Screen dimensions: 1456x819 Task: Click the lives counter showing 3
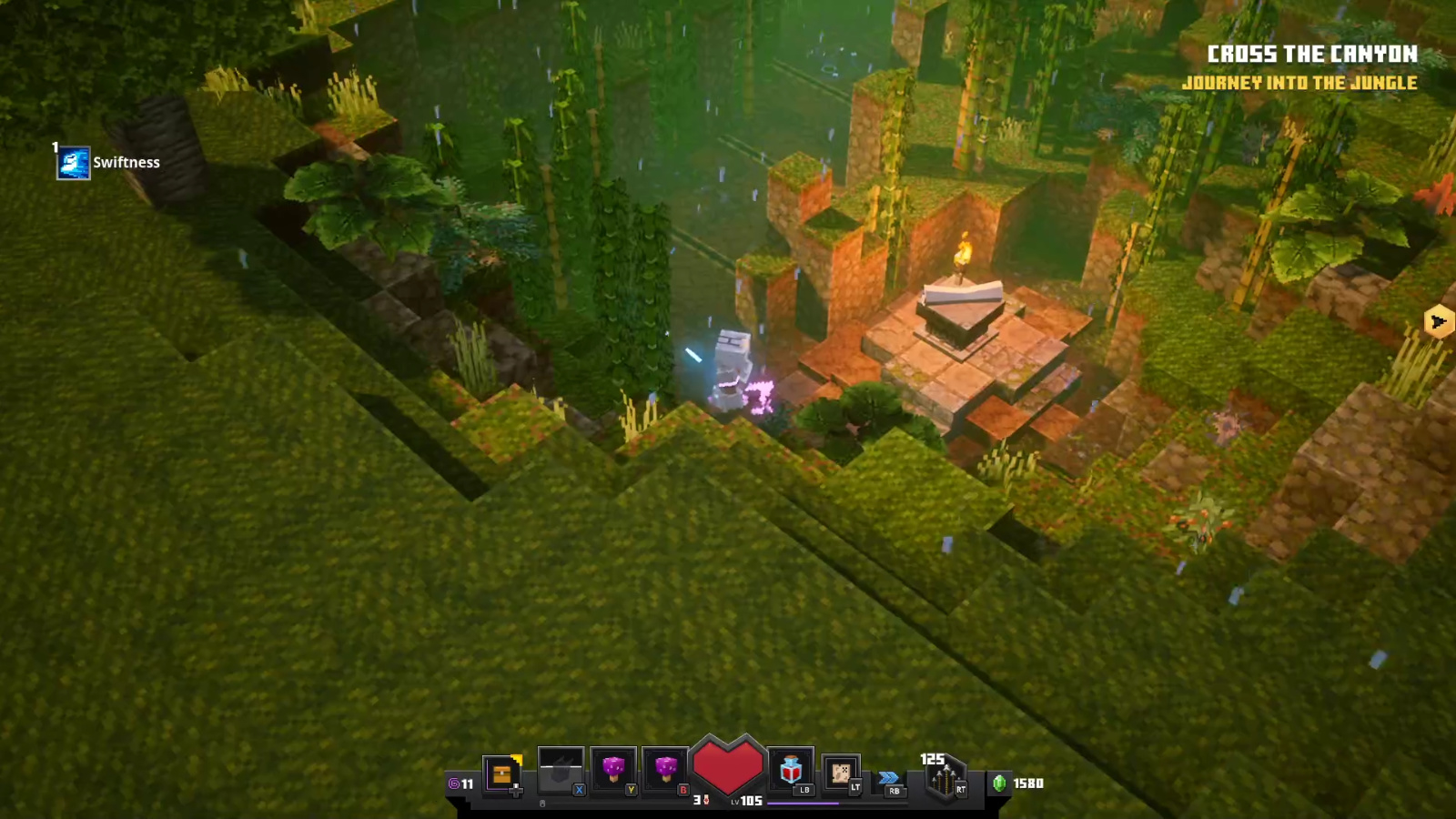(x=696, y=799)
